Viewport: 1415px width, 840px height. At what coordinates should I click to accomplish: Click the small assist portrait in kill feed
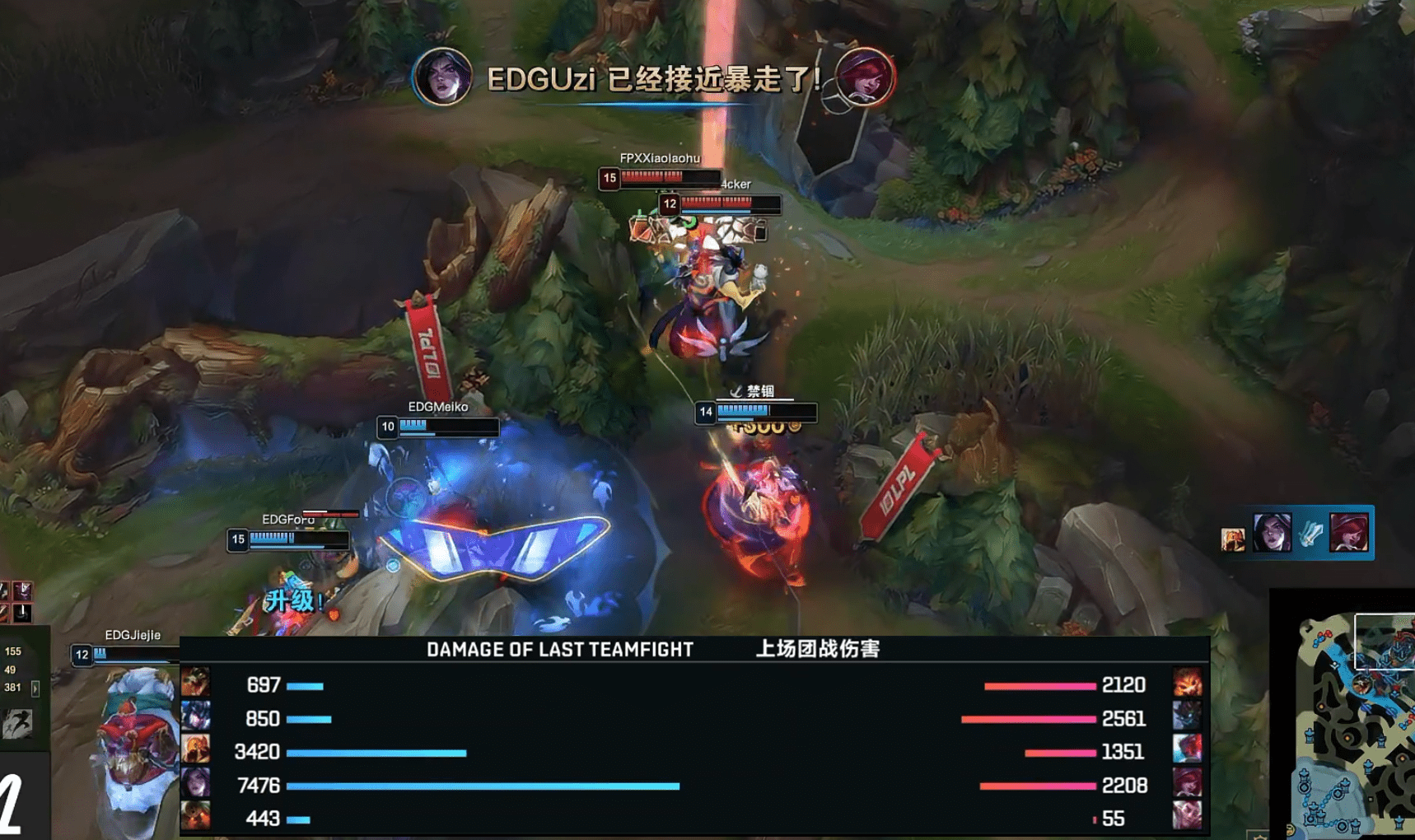click(1232, 539)
